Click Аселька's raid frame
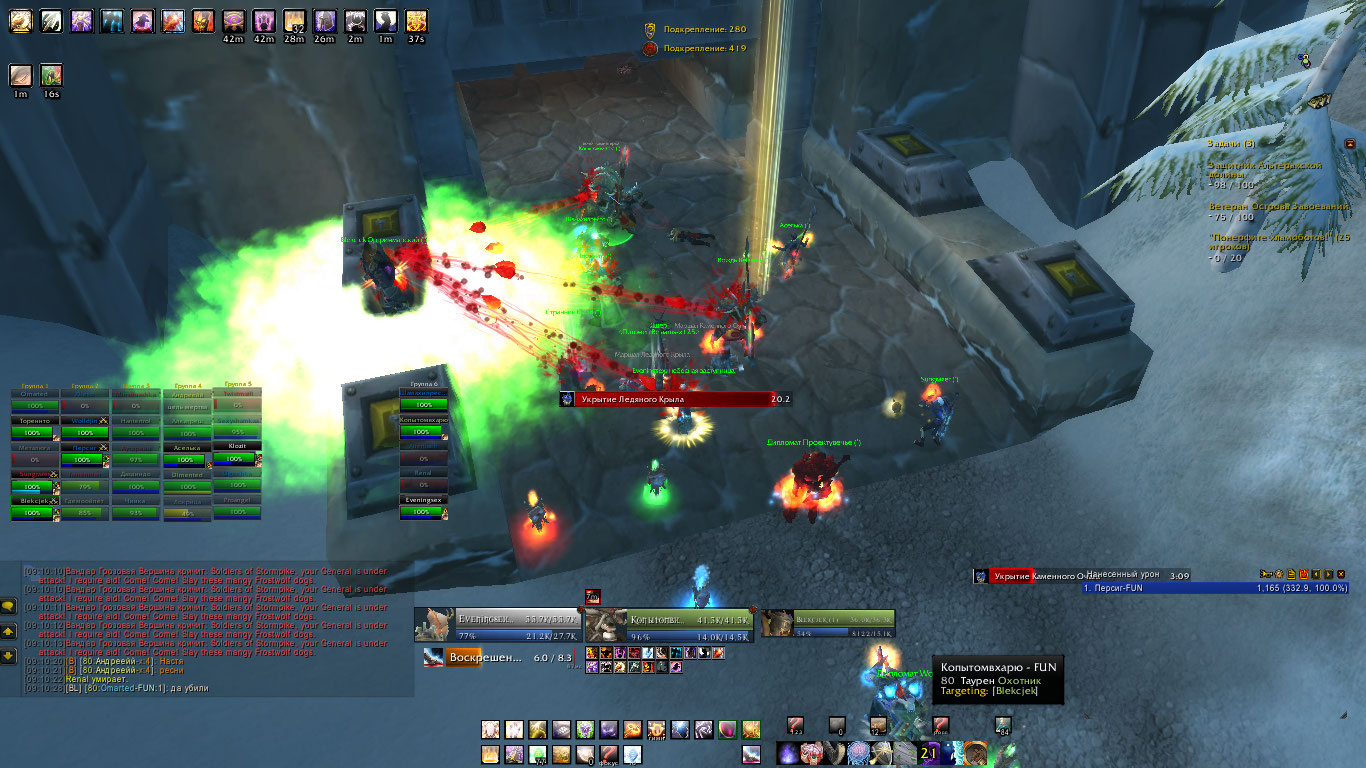1366x768 pixels. 186,460
